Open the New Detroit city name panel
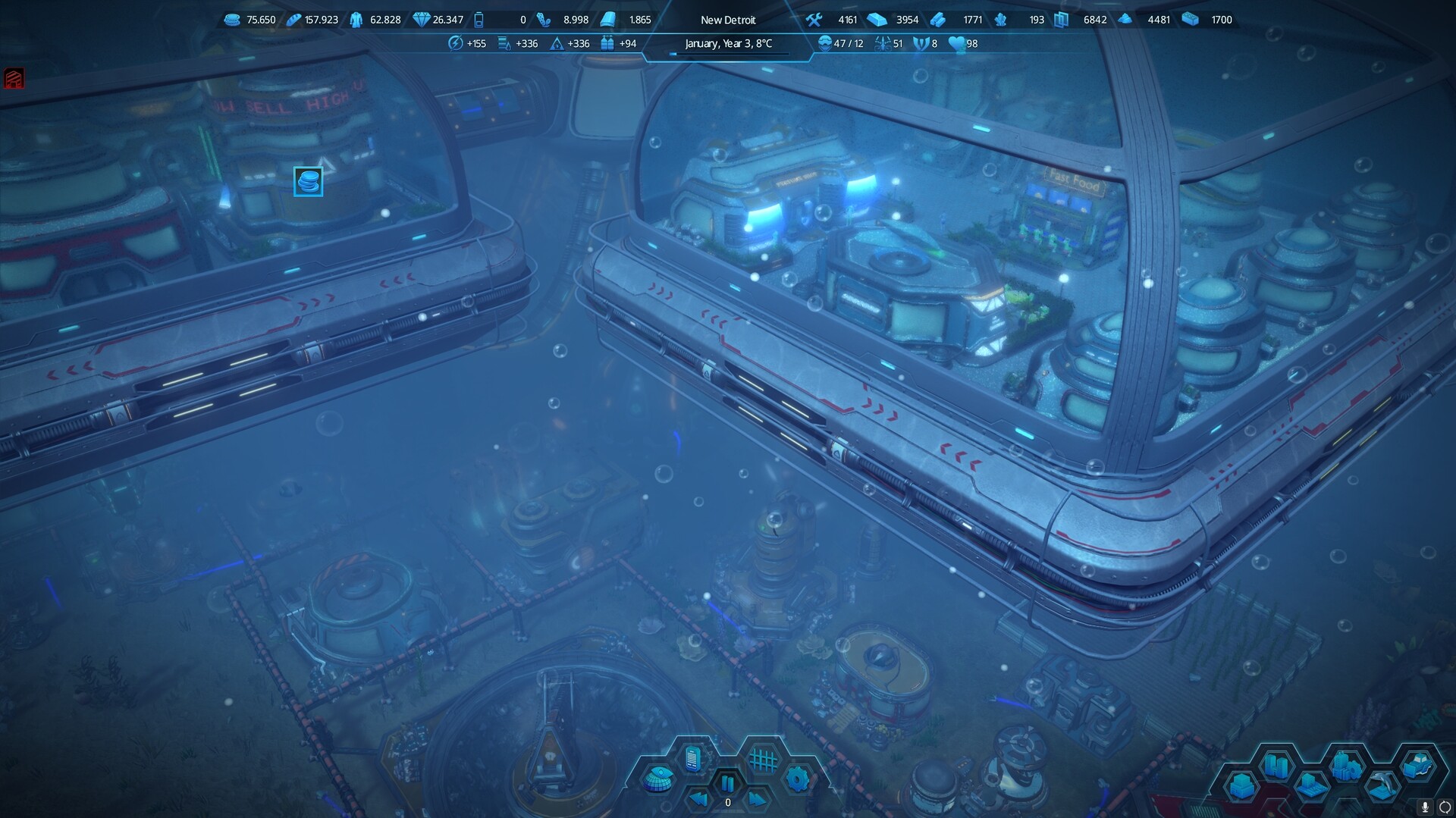 tap(728, 20)
